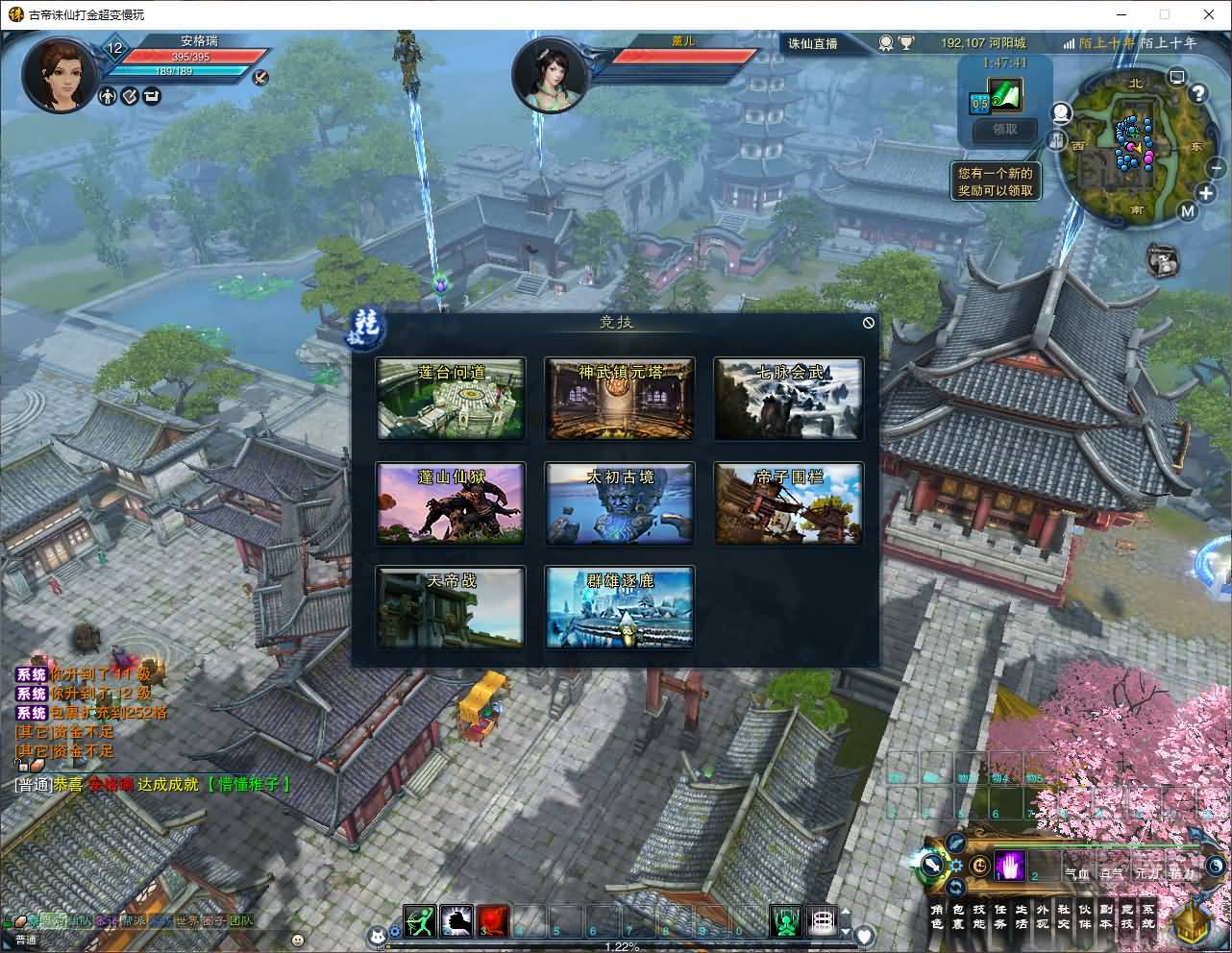Toggle the smiley emoji picker in chat
This screenshot has width=1232, height=953.
pyautogui.click(x=296, y=939)
